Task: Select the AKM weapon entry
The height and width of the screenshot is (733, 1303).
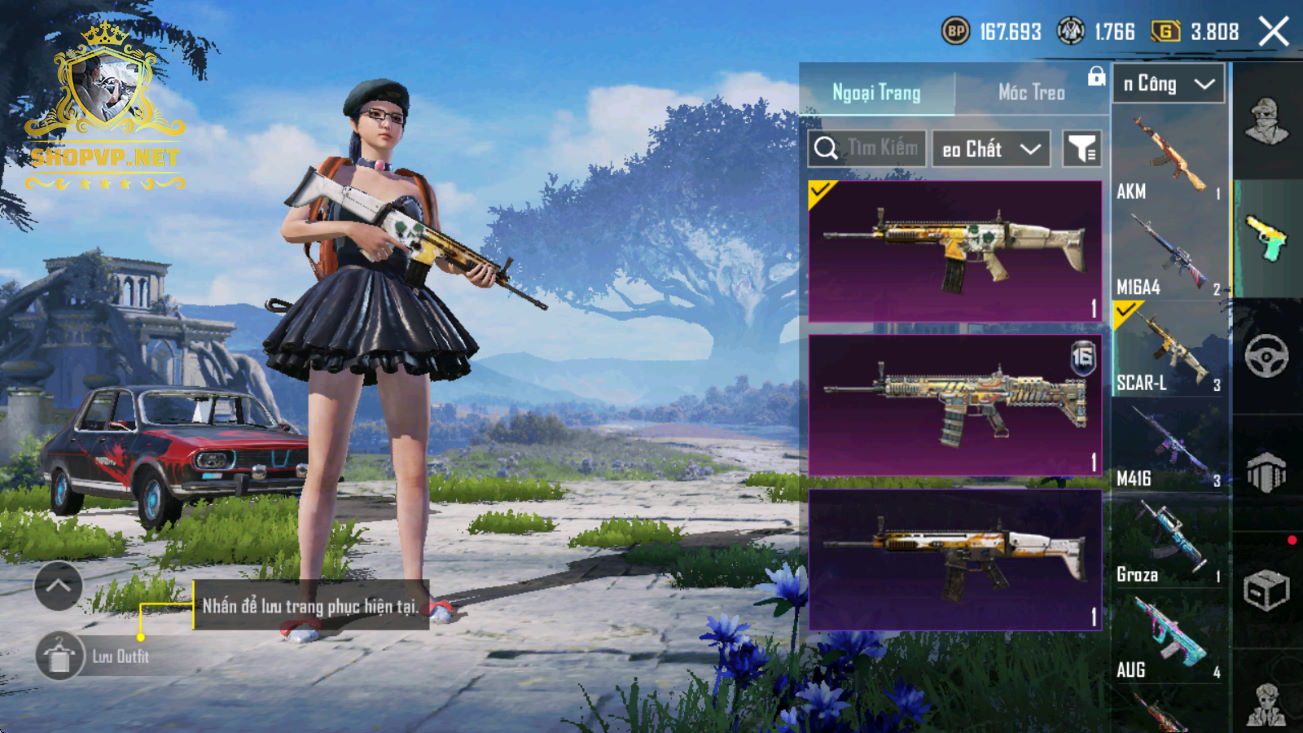Action: pos(1168,158)
